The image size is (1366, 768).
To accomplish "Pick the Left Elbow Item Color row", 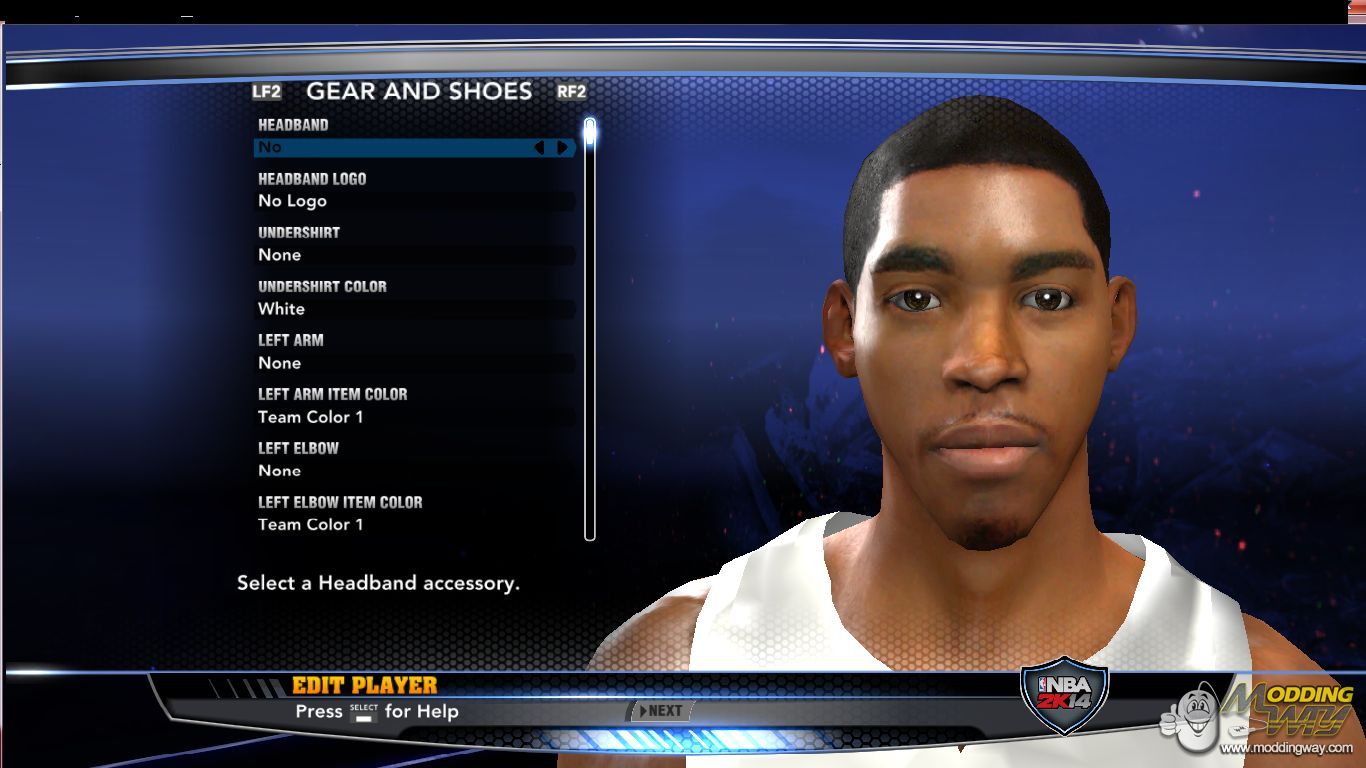I will (x=414, y=525).
